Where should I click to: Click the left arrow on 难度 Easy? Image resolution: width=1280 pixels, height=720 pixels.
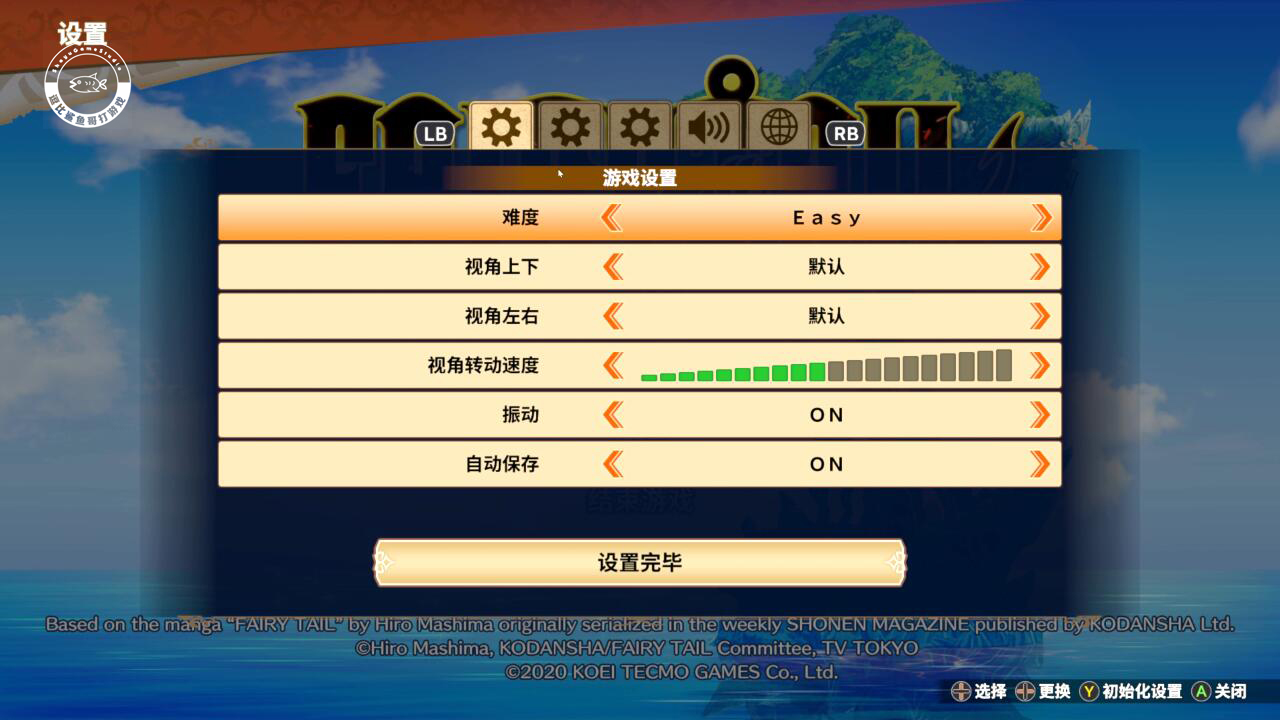[x=612, y=217]
